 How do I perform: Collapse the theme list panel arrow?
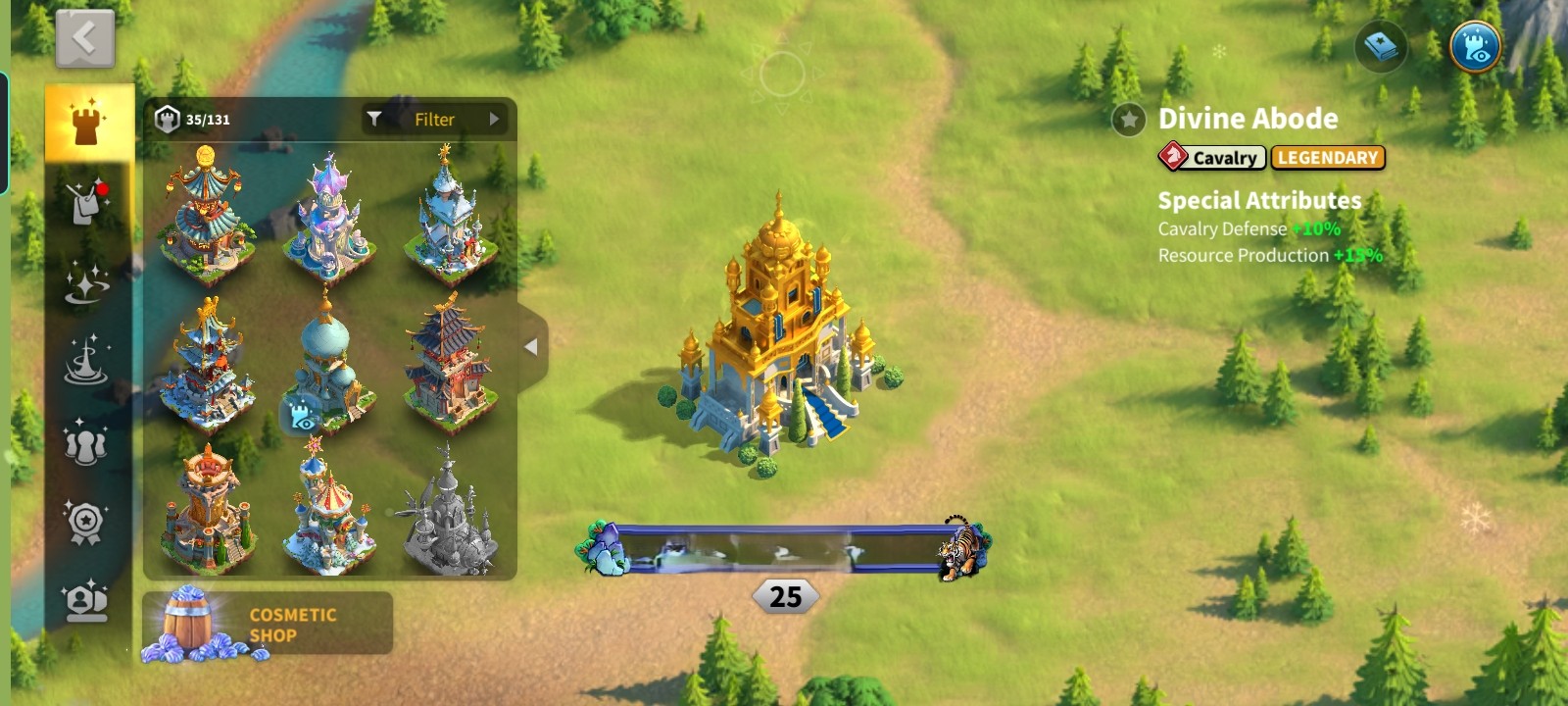531,347
